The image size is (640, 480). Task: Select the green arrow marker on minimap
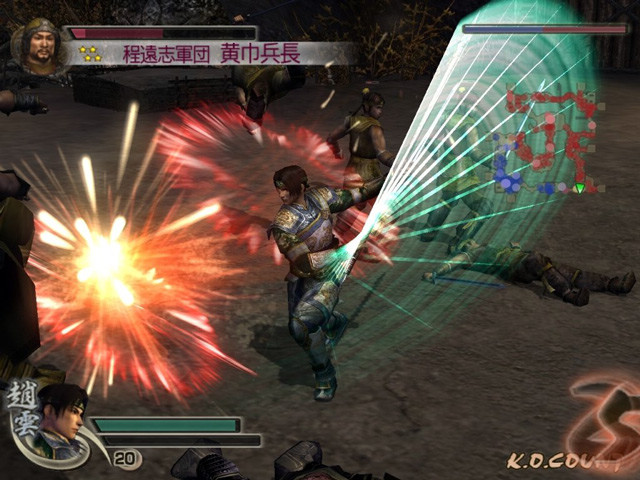tap(579, 188)
